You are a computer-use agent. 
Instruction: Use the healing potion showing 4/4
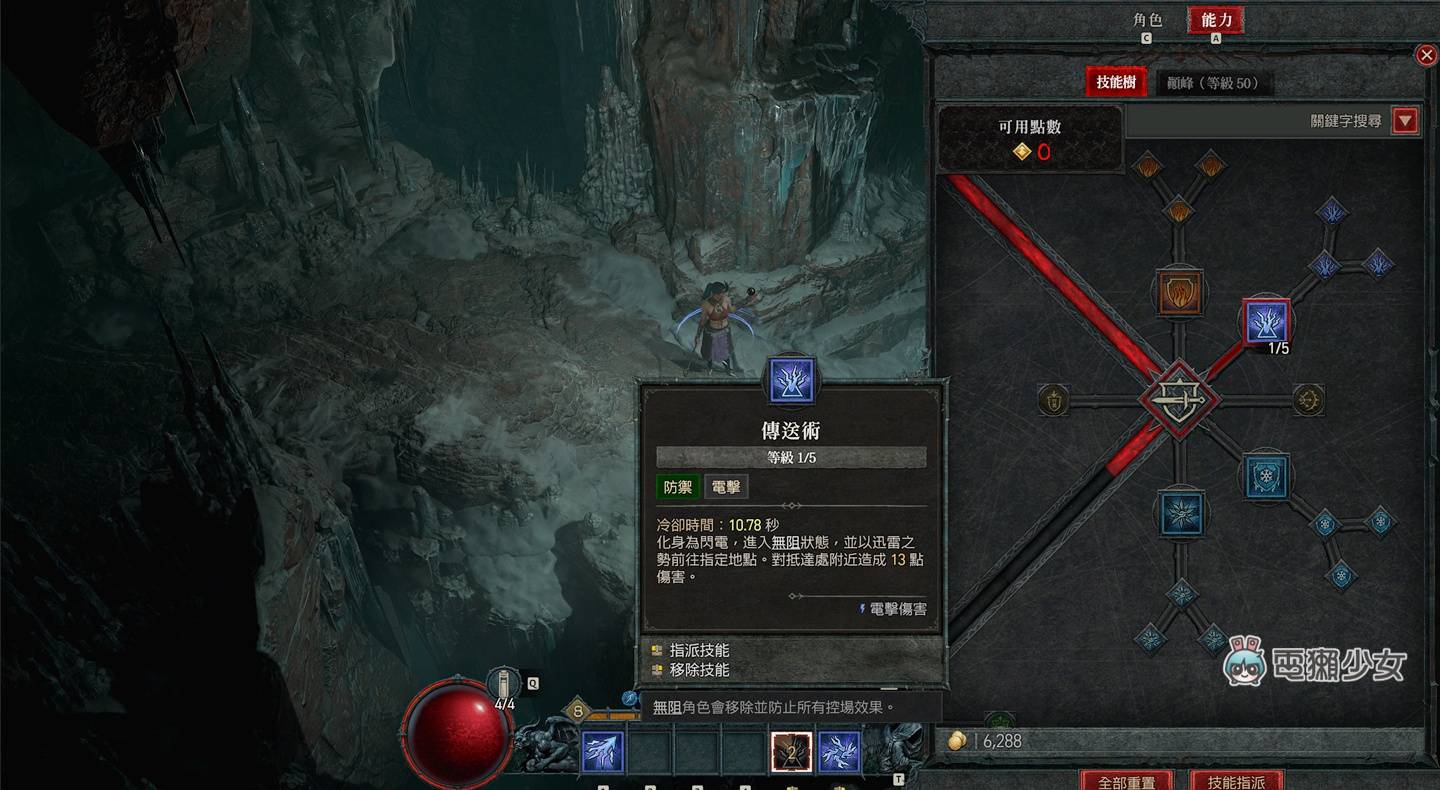pyautogui.click(x=505, y=686)
